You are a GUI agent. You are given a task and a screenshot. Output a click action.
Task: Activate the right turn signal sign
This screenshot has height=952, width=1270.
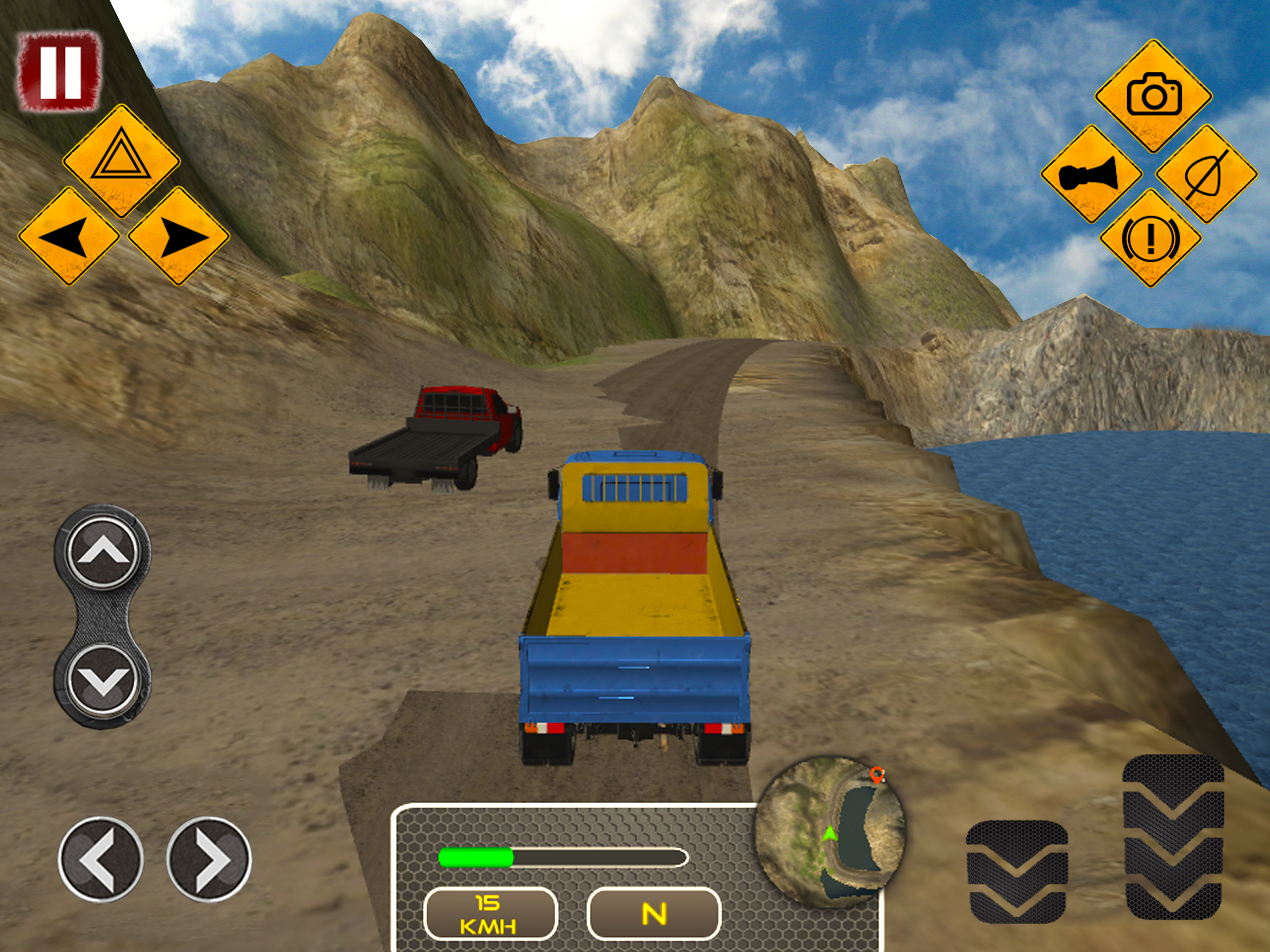pos(179,236)
